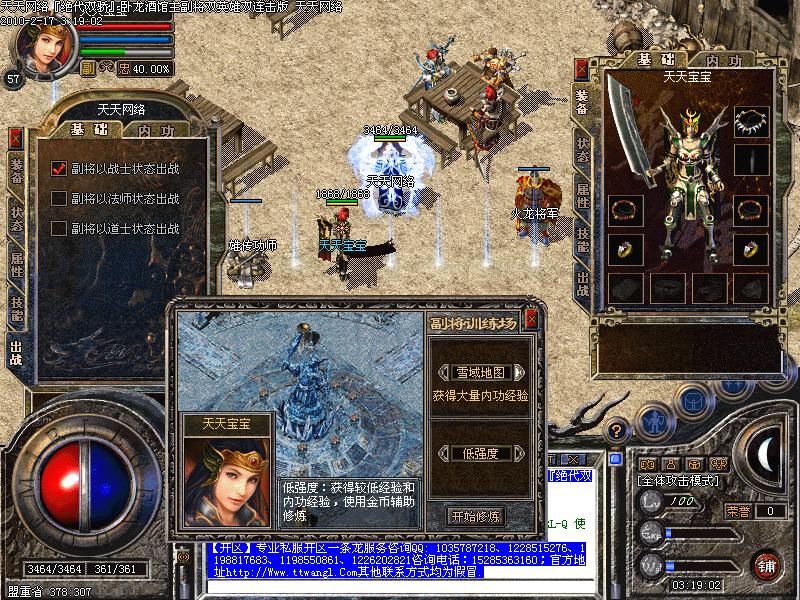Screen dimensions: 800x600
Task: Close the left 天天网络 panel
Action: pyautogui.click(x=15, y=138)
